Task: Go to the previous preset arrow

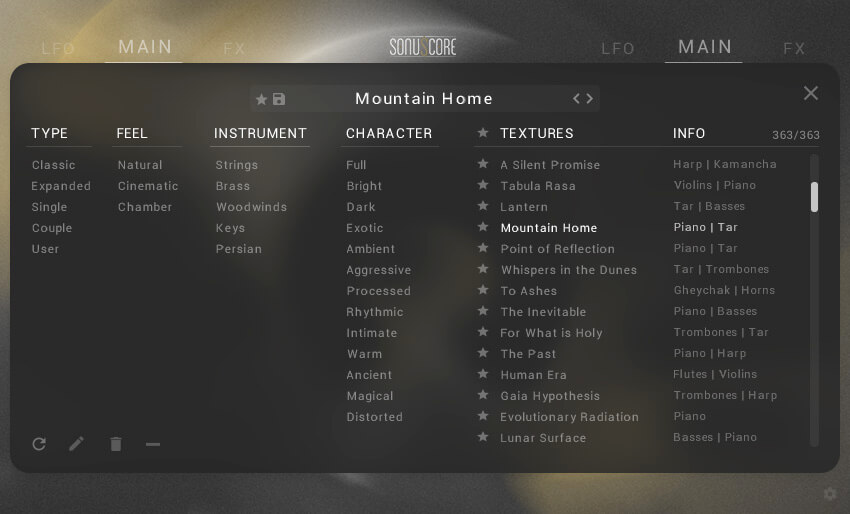Action: point(576,98)
